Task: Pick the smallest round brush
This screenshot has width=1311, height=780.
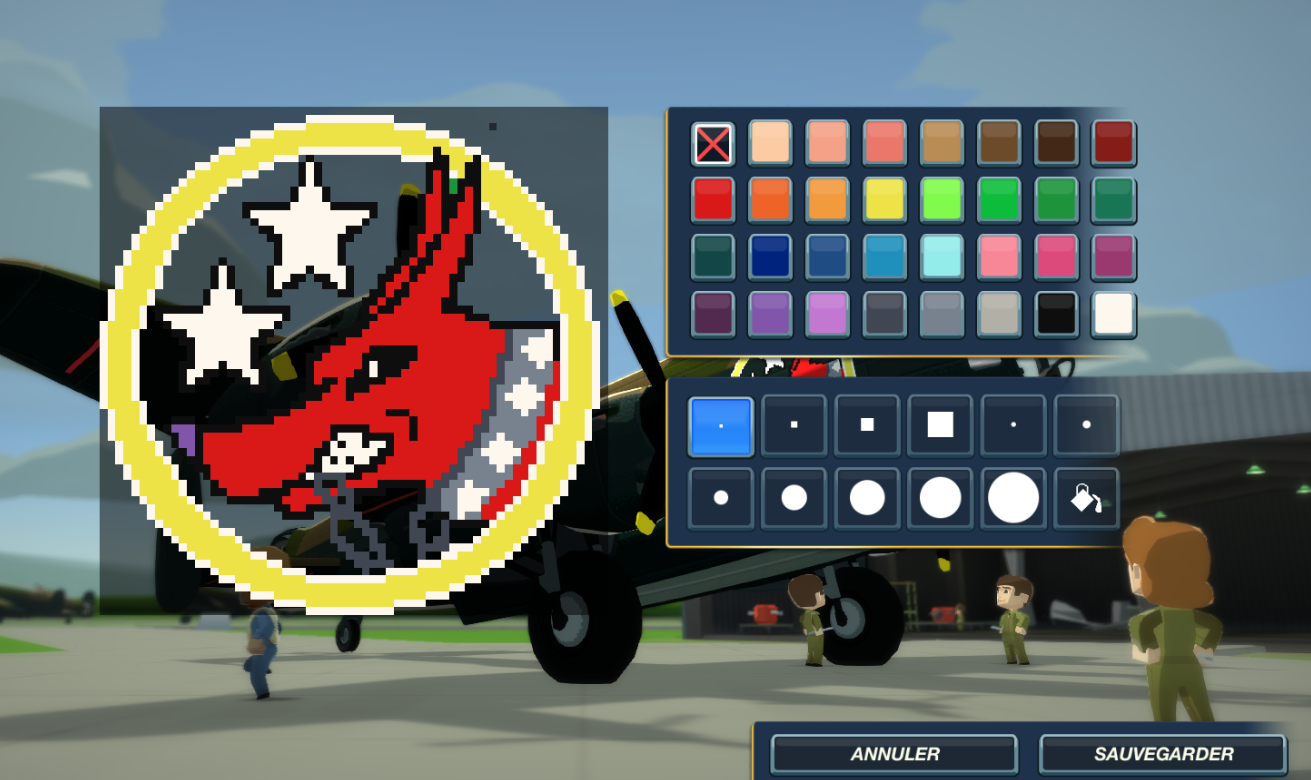Action: 720,498
